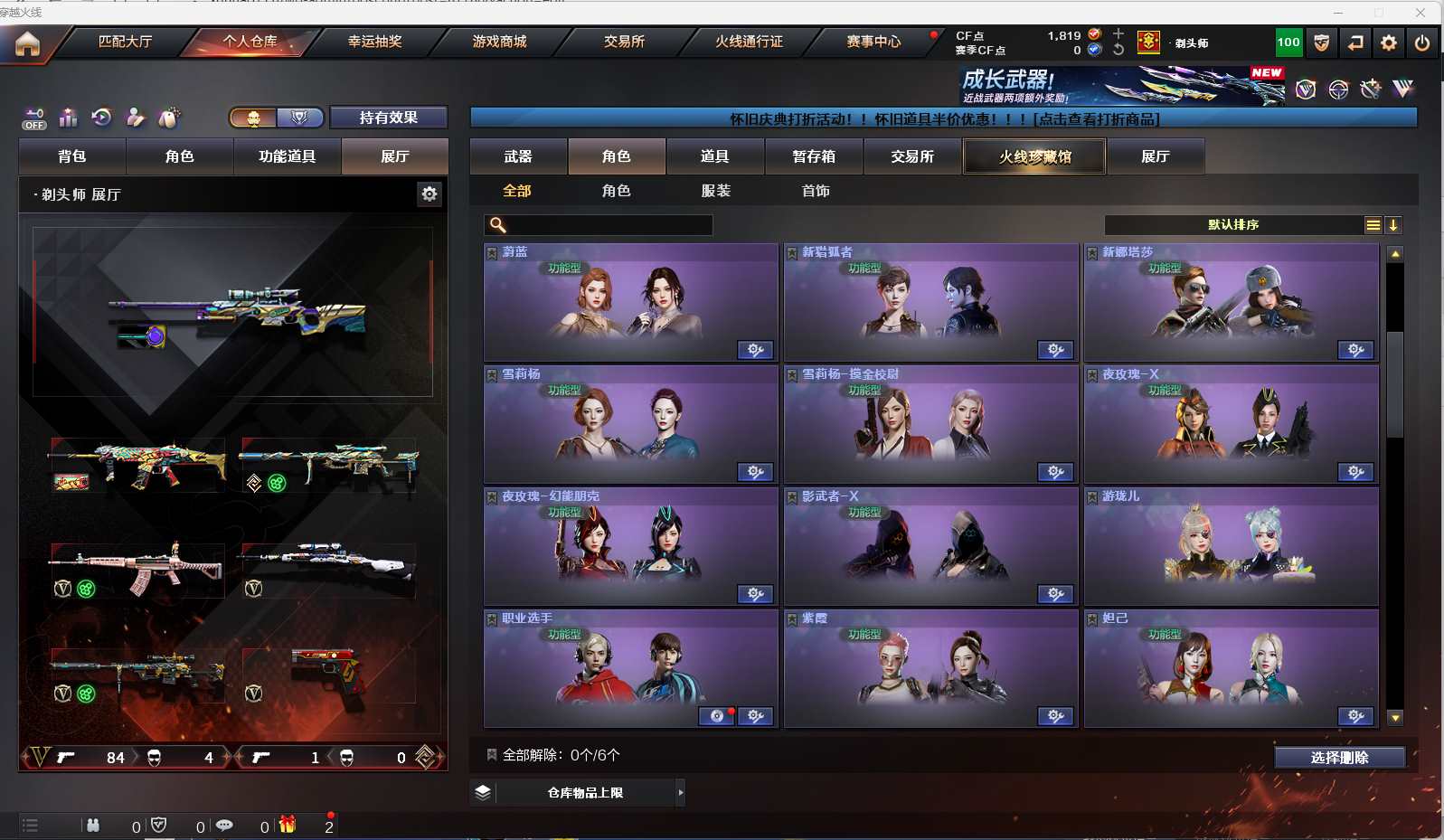Open showroom settings gear icon
Screen dimensions: 1444x840
[x=429, y=193]
